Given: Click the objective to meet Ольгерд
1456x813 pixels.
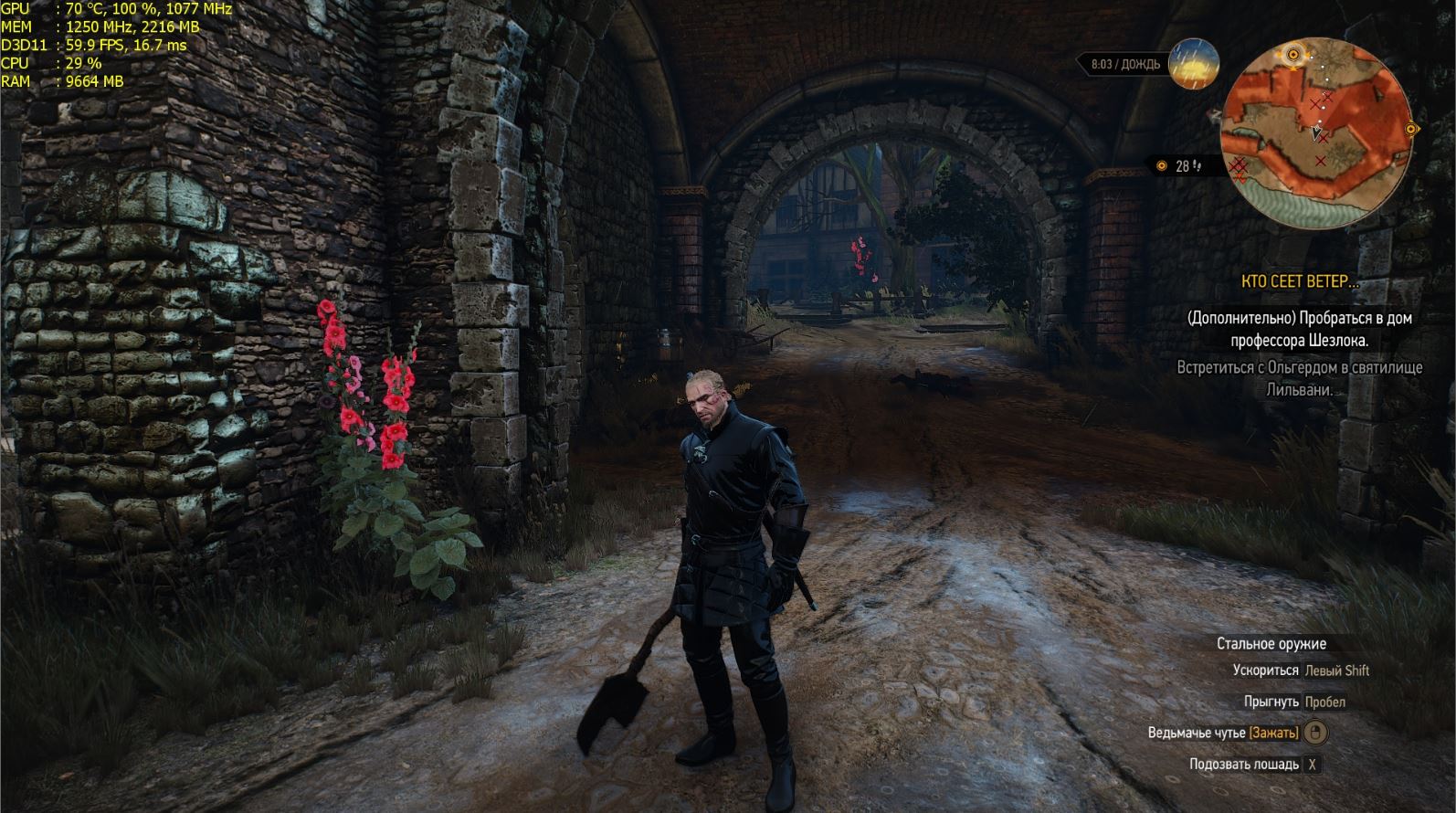Looking at the screenshot, I should pyautogui.click(x=1299, y=378).
